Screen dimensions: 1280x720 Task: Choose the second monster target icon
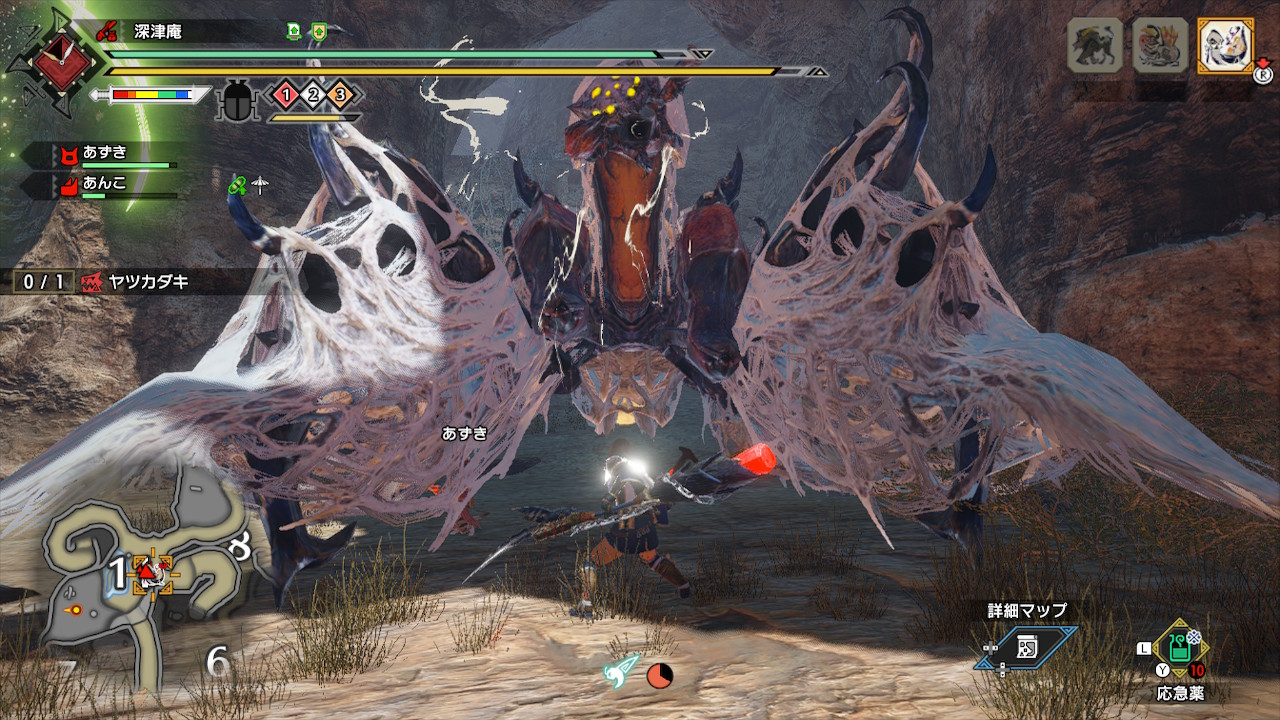point(1159,45)
